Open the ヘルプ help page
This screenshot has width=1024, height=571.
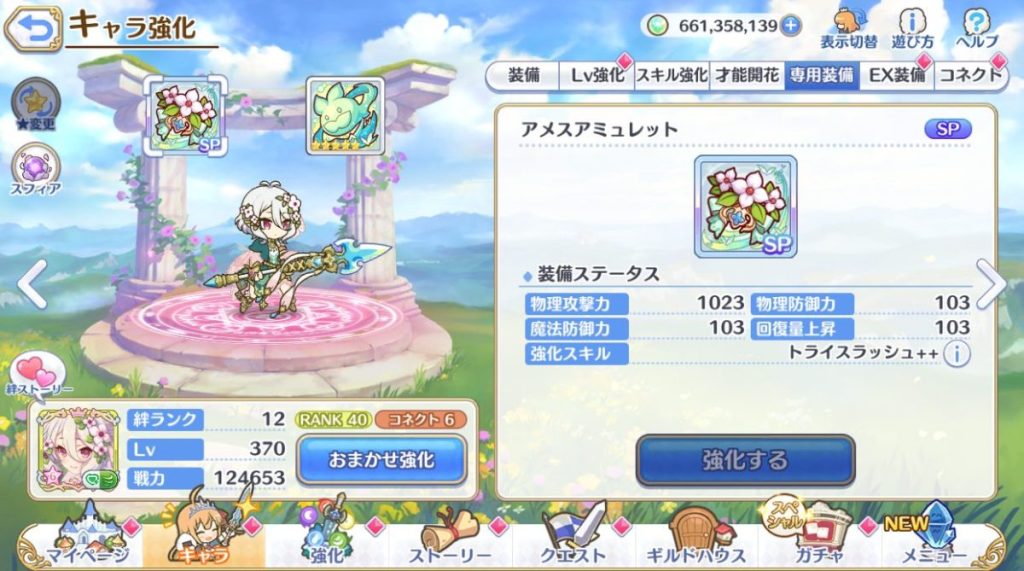tap(976, 28)
